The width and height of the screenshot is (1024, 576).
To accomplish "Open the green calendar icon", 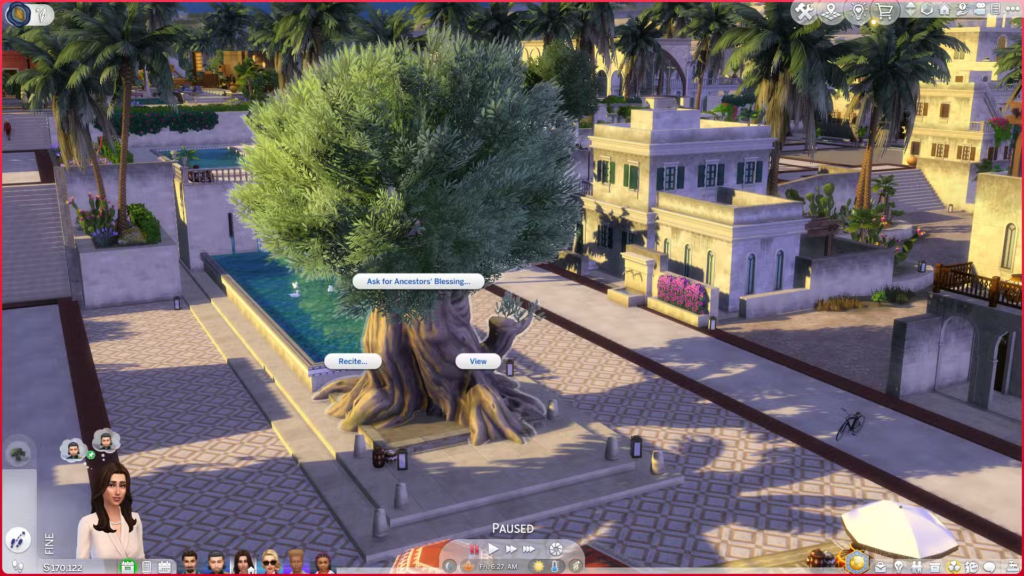I will [x=127, y=567].
